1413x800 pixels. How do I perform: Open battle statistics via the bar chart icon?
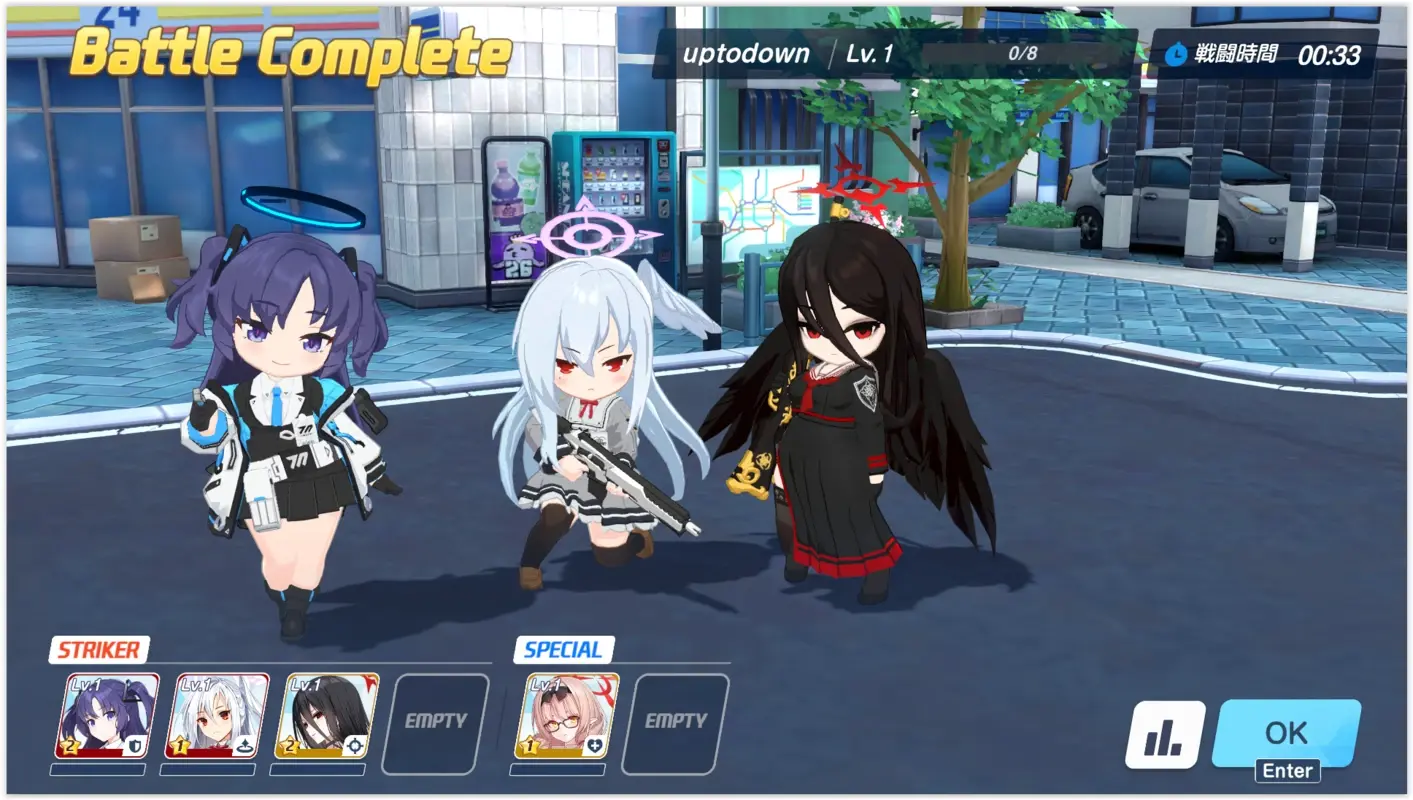click(1163, 733)
